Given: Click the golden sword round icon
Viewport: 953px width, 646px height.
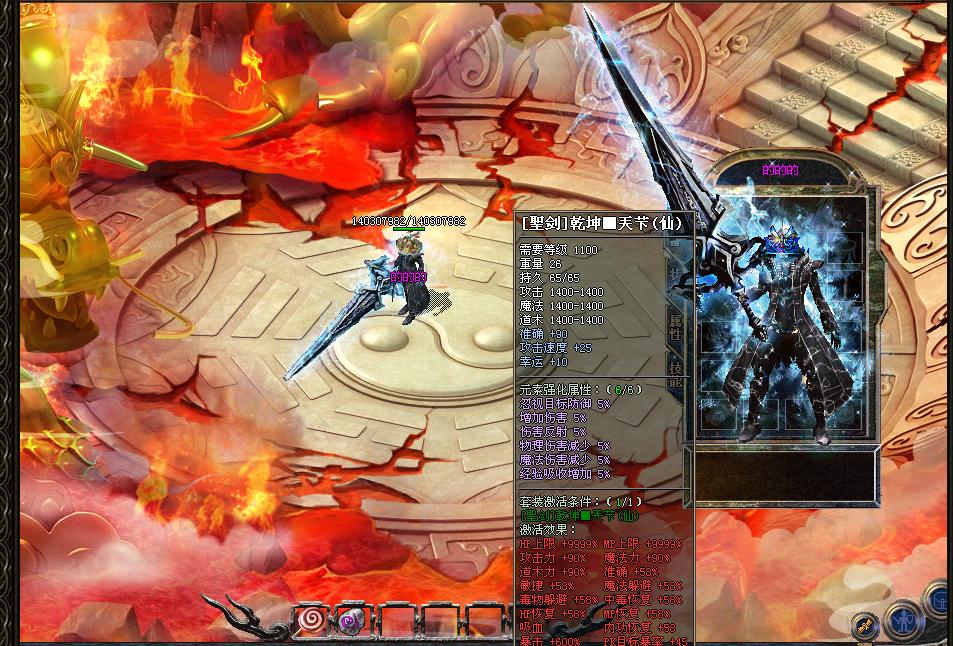Looking at the screenshot, I should [865, 626].
